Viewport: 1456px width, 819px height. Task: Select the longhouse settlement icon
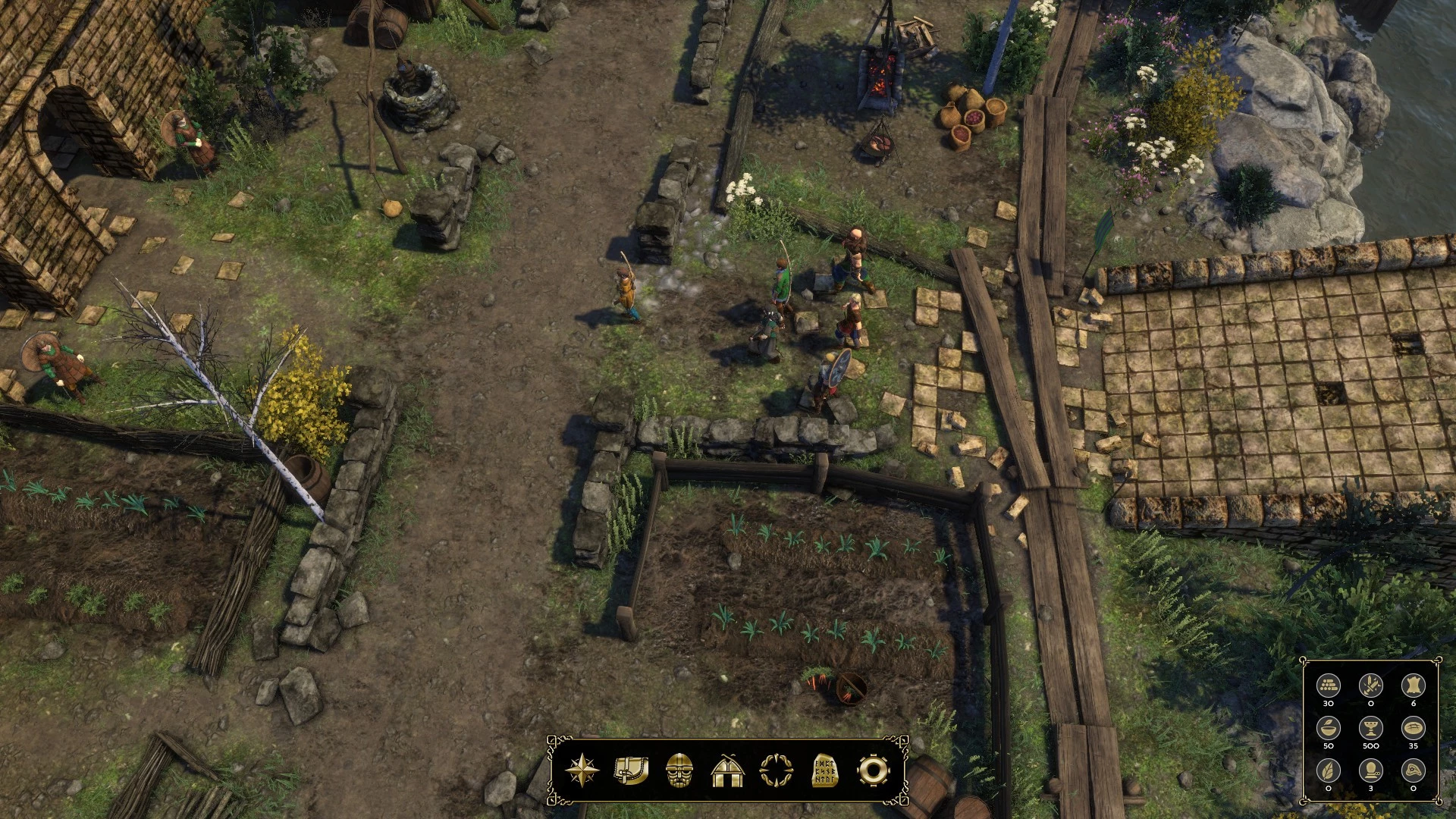[x=728, y=770]
